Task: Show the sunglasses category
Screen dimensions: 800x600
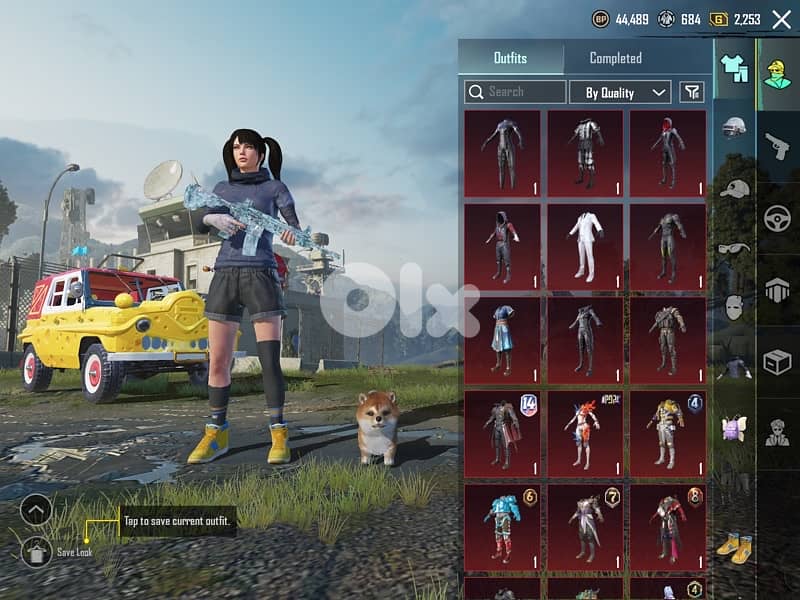Action: [735, 248]
